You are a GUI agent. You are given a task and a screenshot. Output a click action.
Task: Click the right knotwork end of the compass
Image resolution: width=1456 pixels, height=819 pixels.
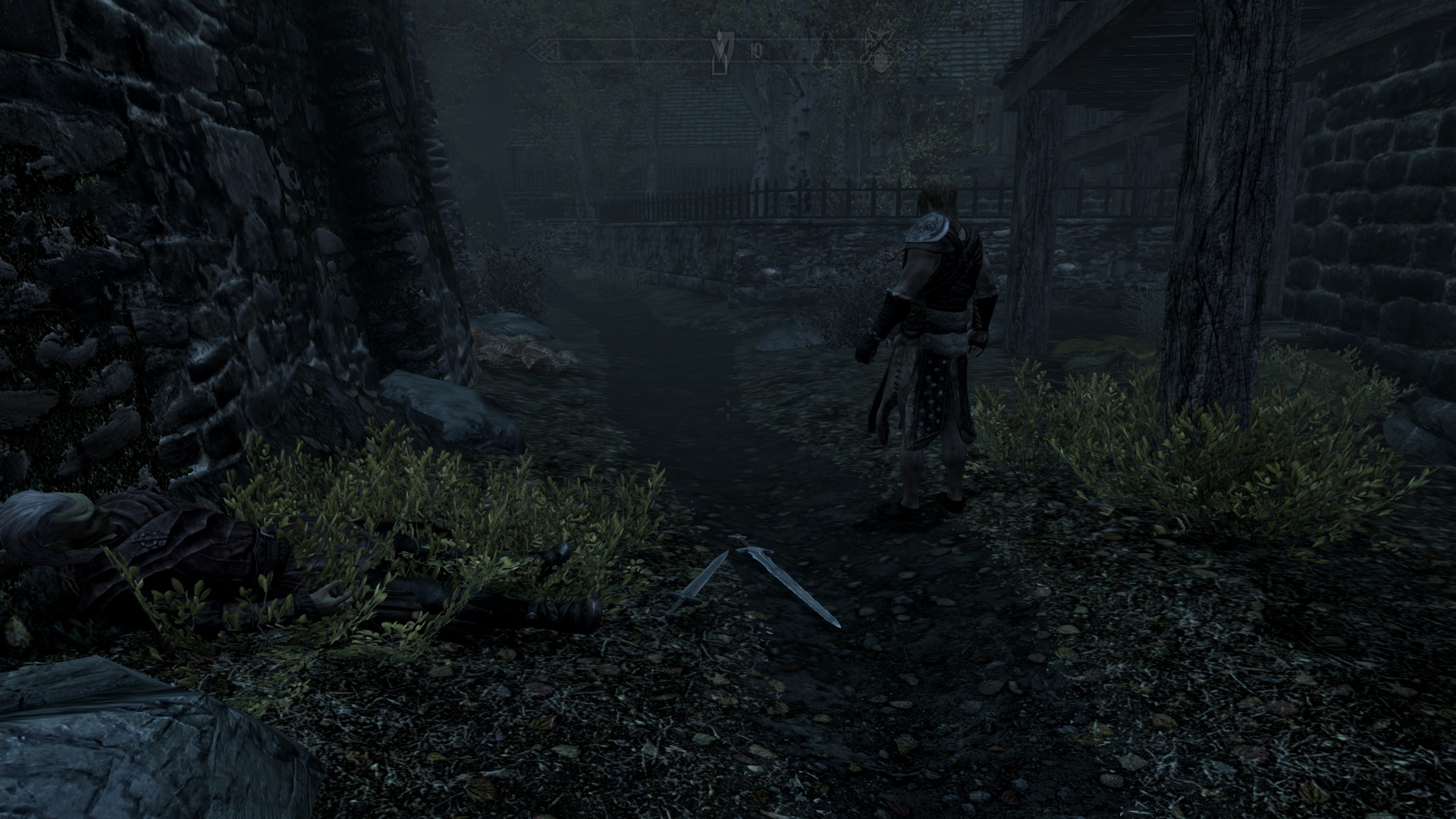point(908,50)
